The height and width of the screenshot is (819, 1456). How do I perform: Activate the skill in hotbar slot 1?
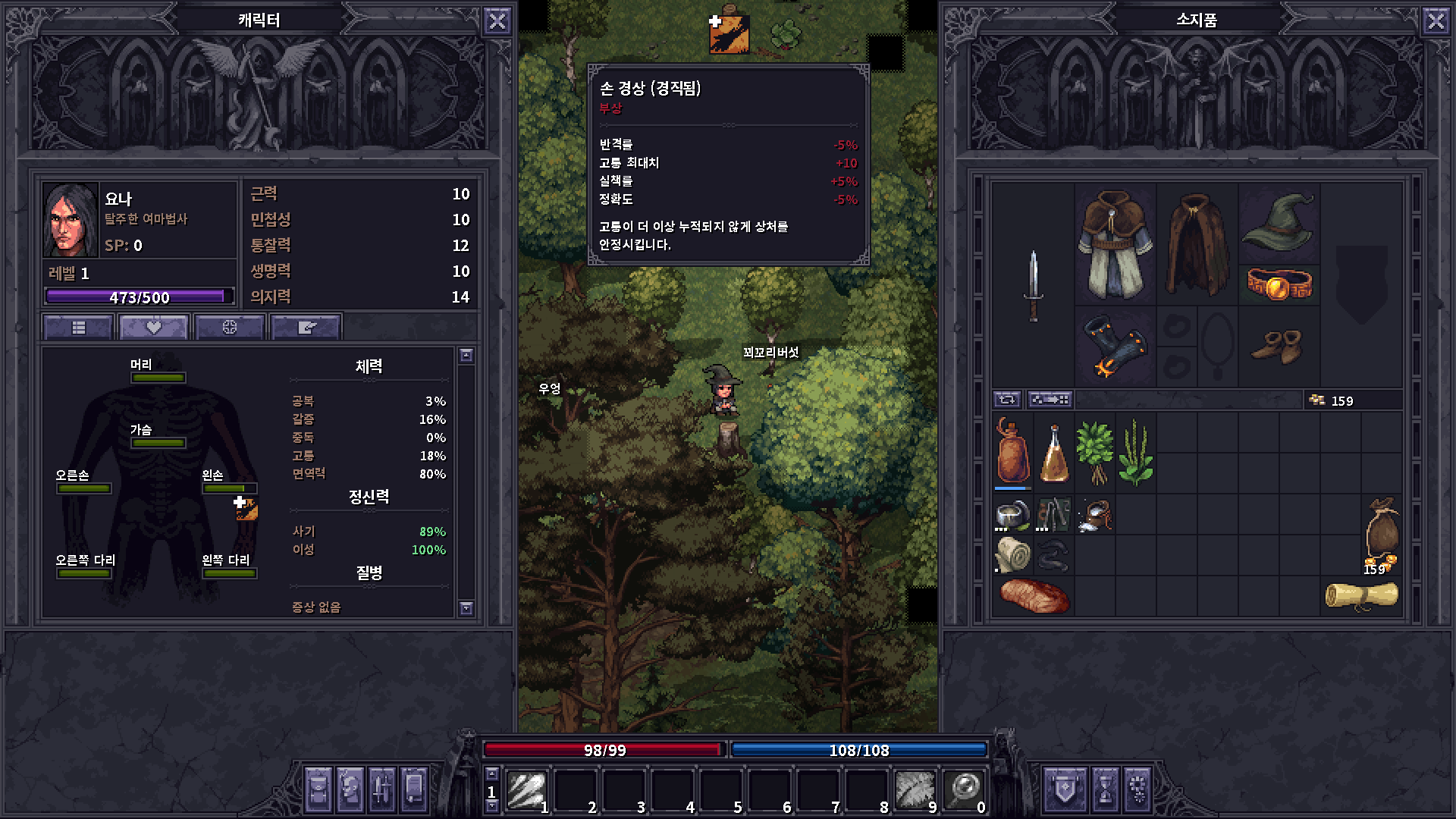tap(526, 790)
